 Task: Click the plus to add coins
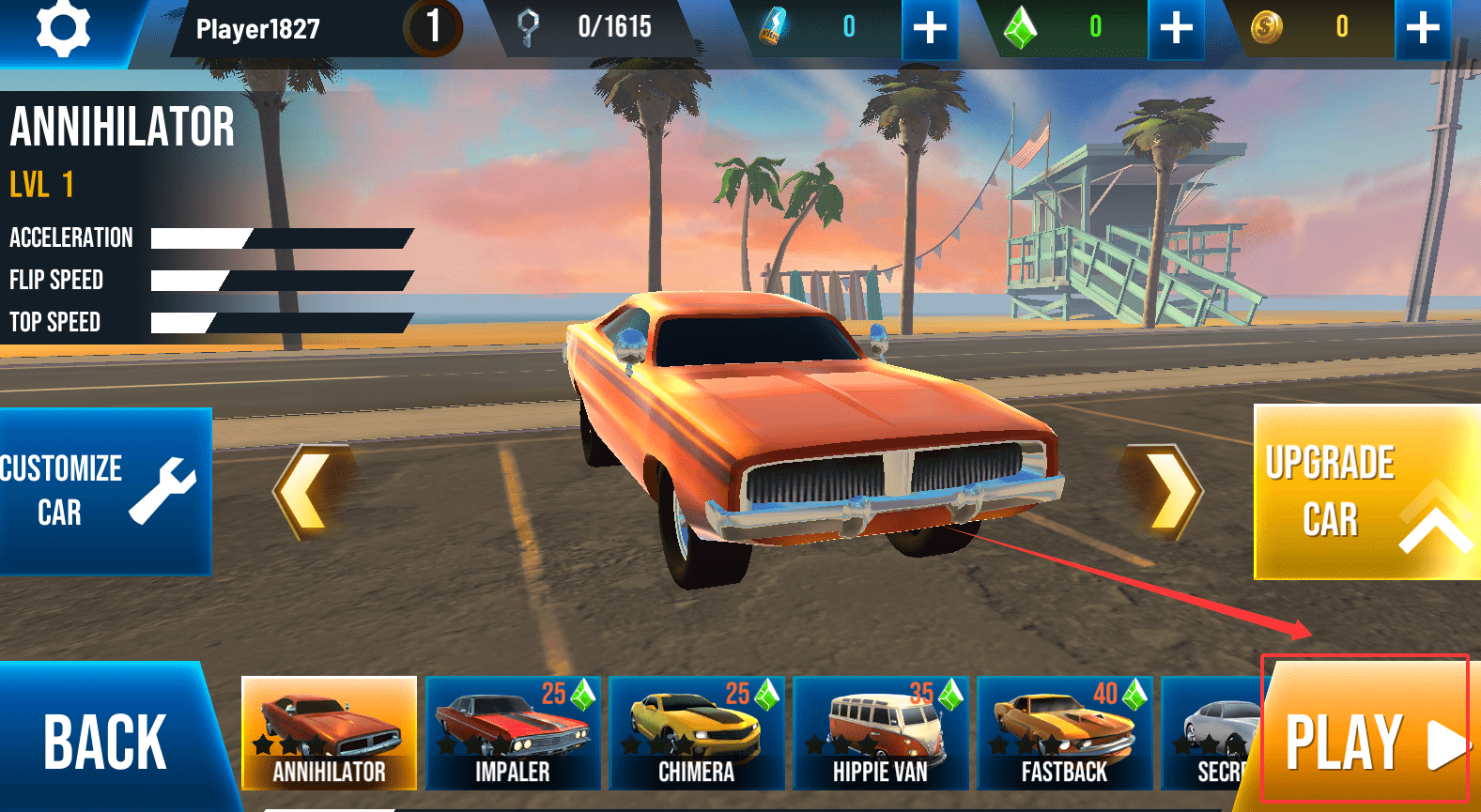point(1421,26)
